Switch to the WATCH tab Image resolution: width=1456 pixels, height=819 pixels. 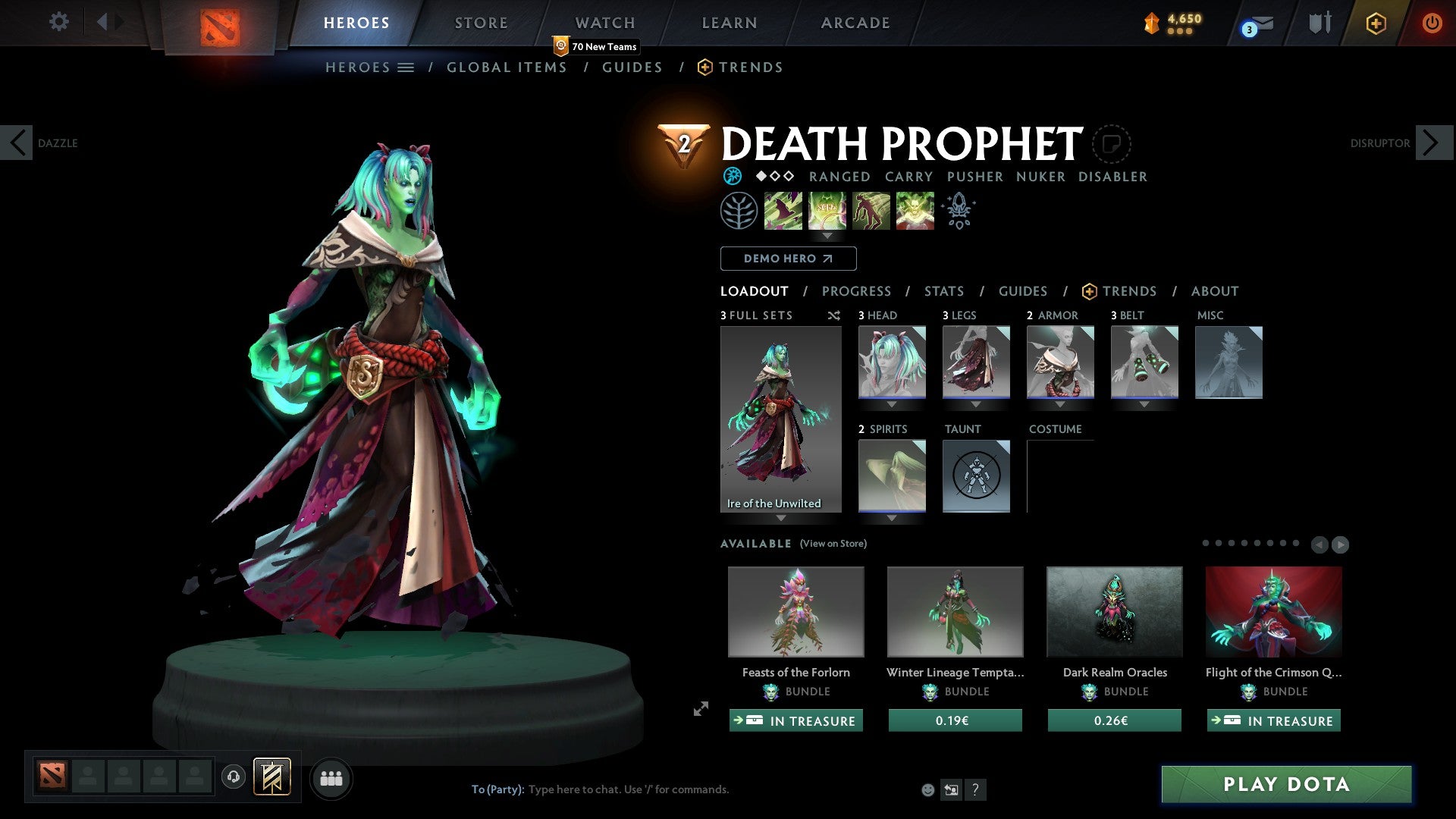pyautogui.click(x=604, y=23)
